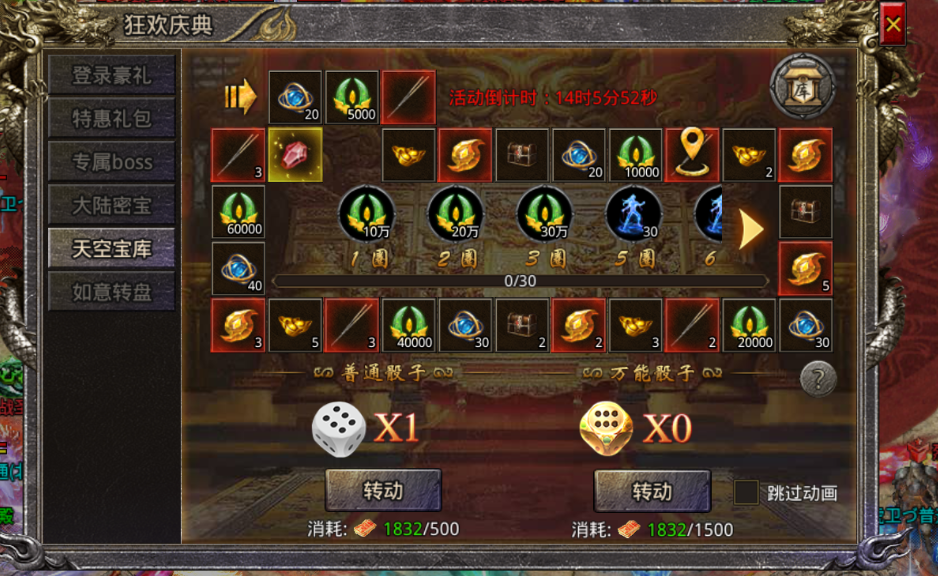
Task: Select the 专属boss tab
Action: tap(112, 162)
